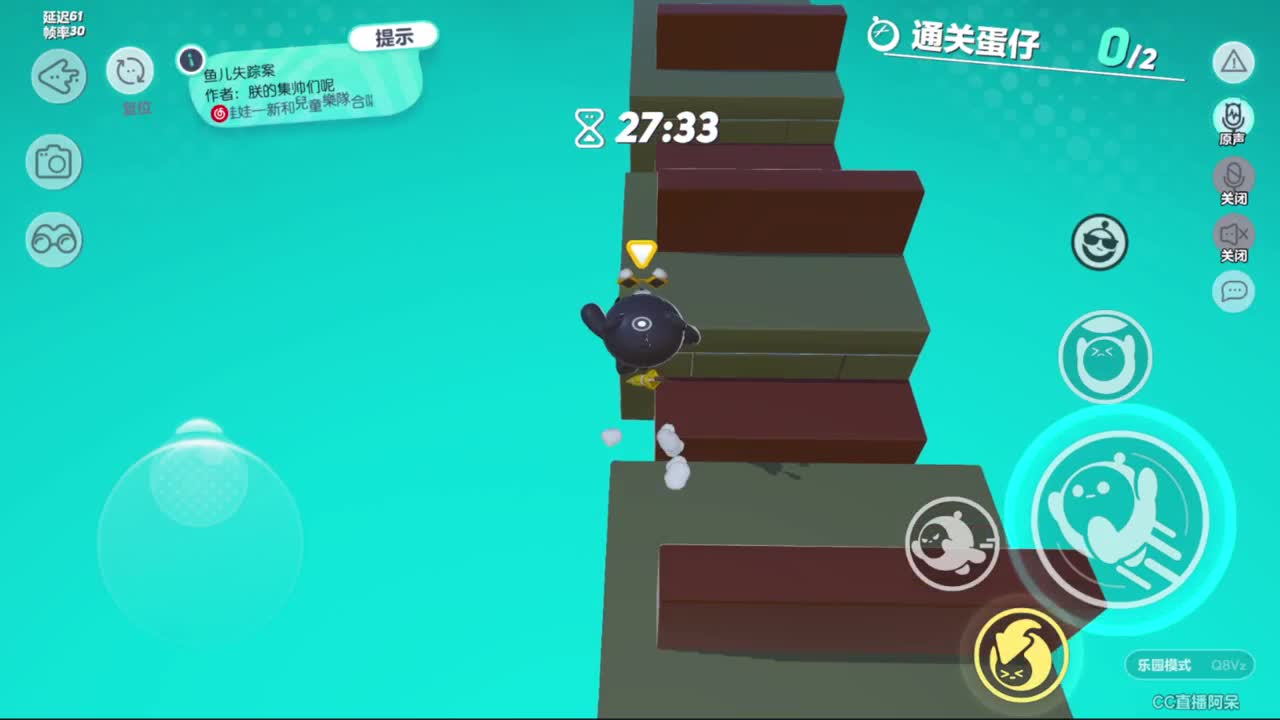Expand map details via info icon
The height and width of the screenshot is (720, 1280).
click(x=189, y=58)
